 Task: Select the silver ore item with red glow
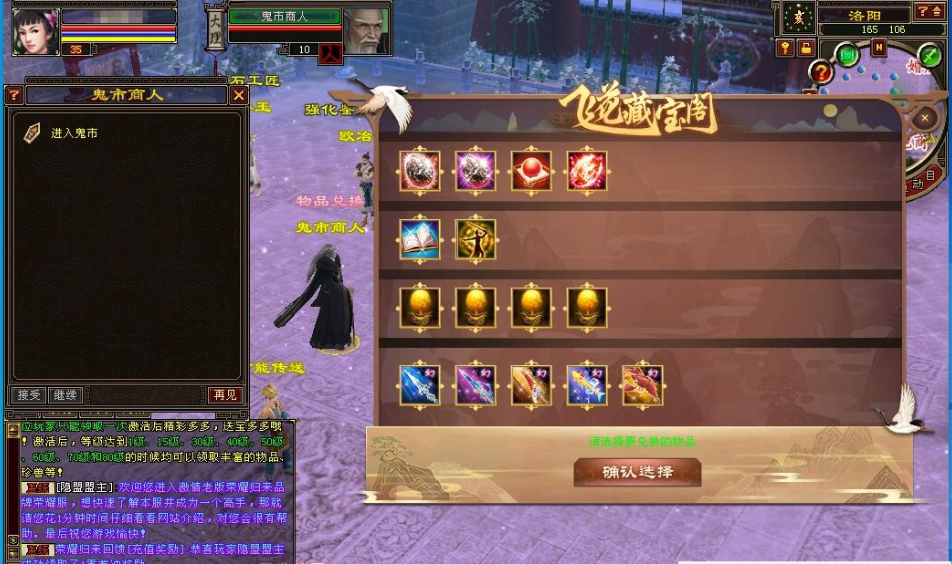pyautogui.click(x=420, y=171)
